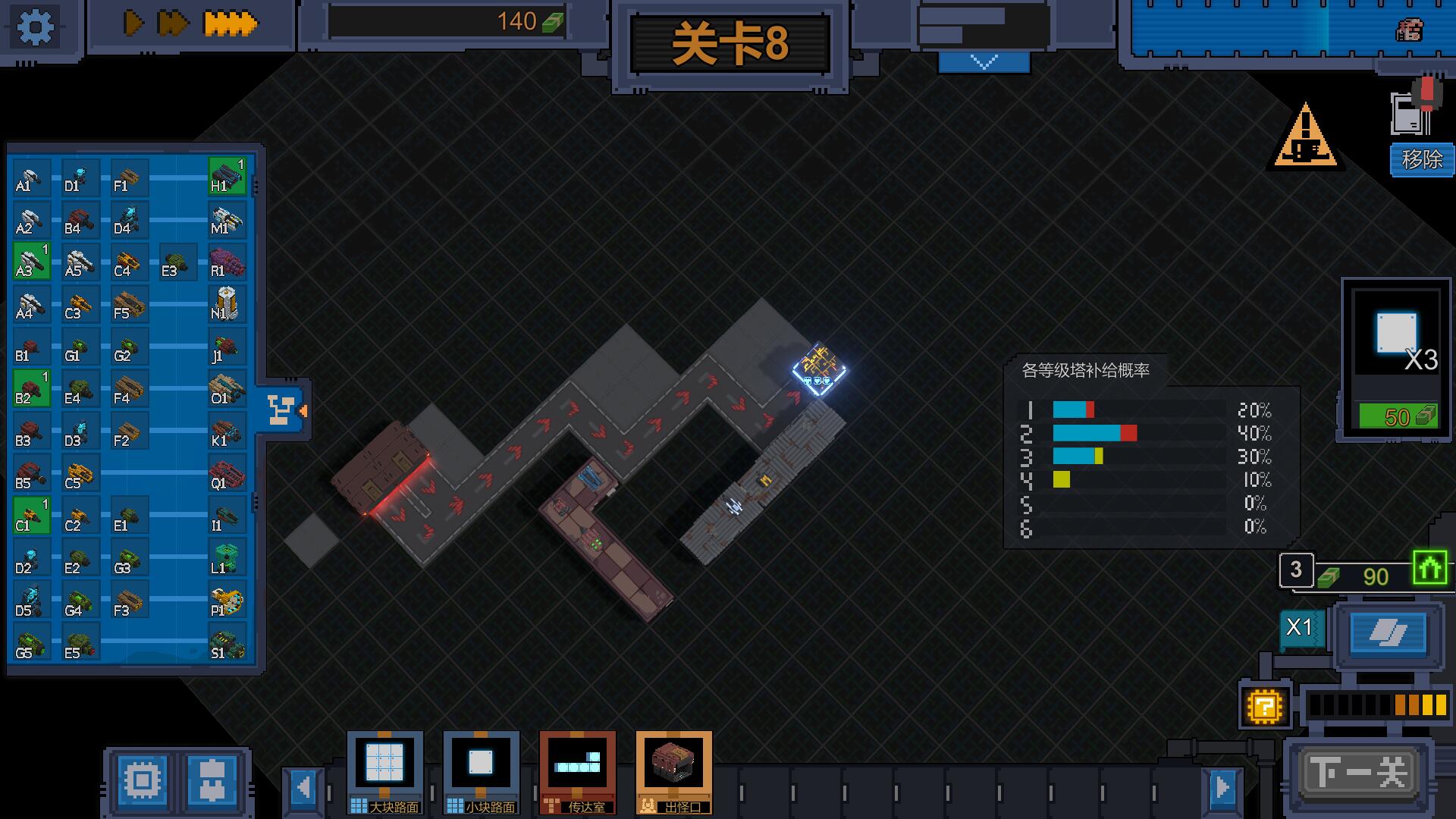Select the B2 tower slot
Screen dimensions: 1456x819
pyautogui.click(x=32, y=388)
